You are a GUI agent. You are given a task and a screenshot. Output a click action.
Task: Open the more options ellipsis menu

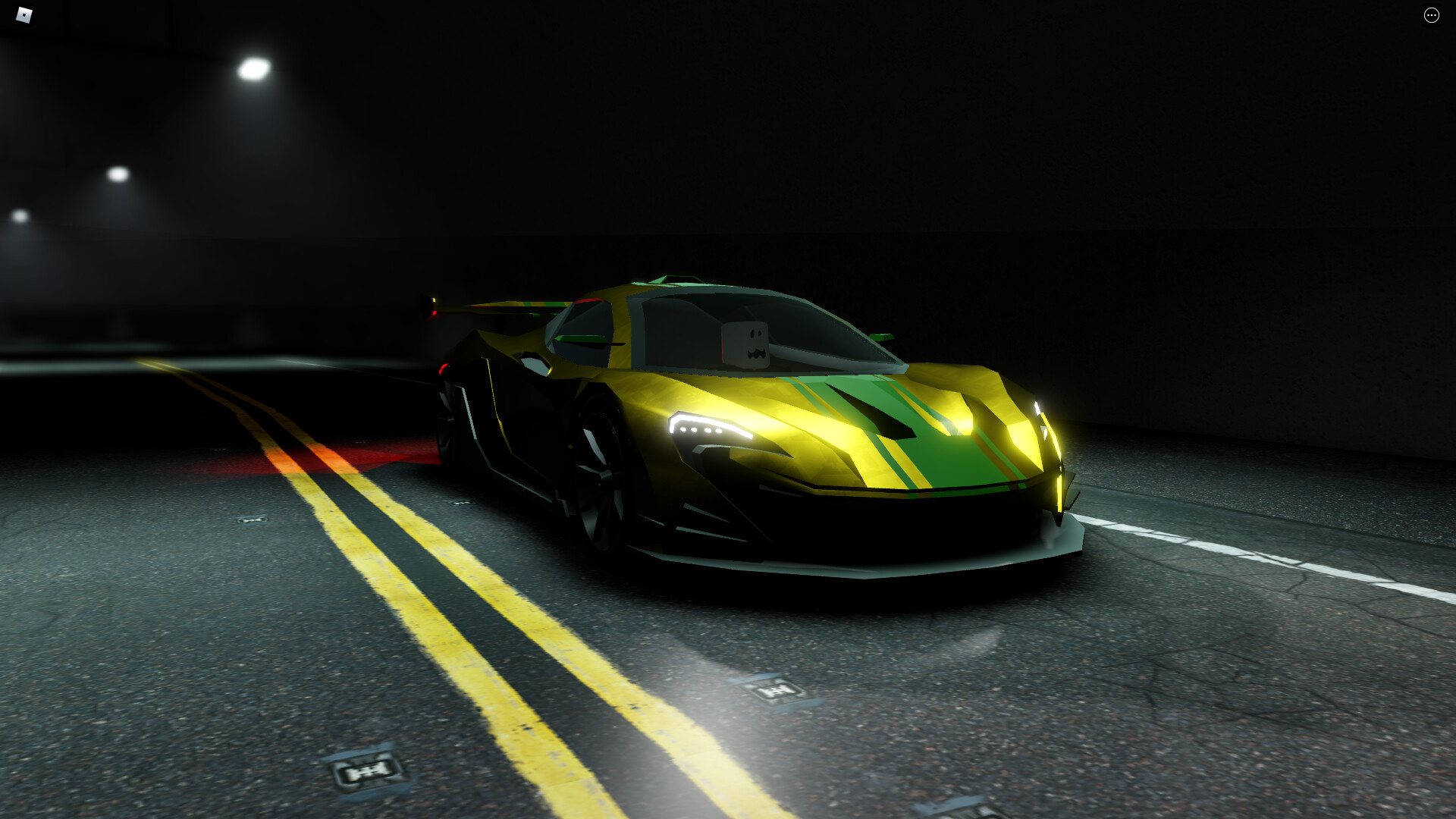1432,15
